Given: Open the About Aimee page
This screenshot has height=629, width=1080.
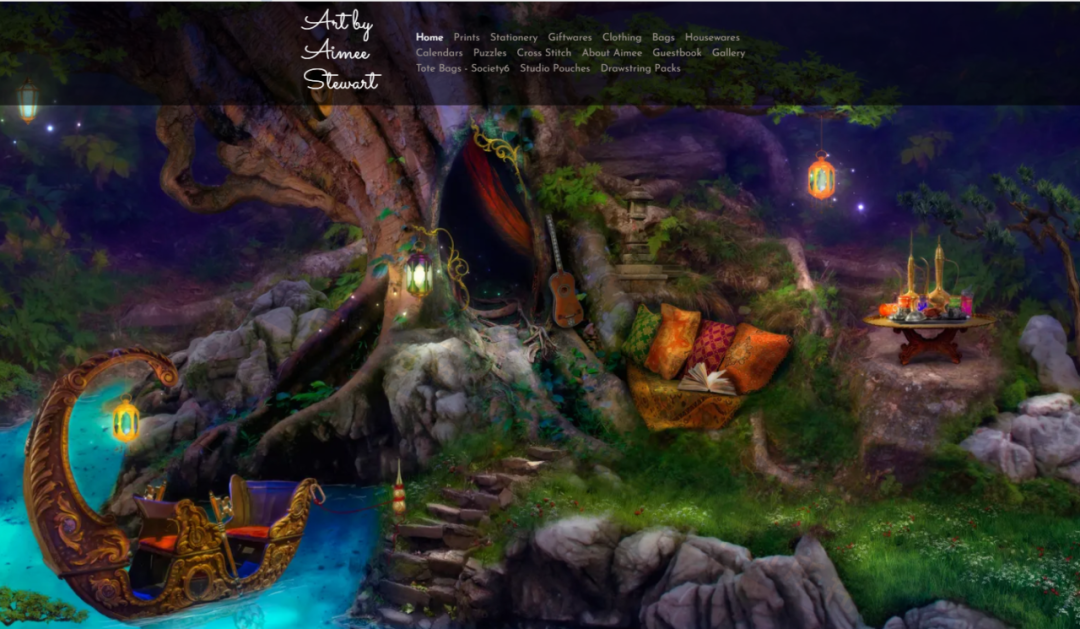Looking at the screenshot, I should [611, 53].
